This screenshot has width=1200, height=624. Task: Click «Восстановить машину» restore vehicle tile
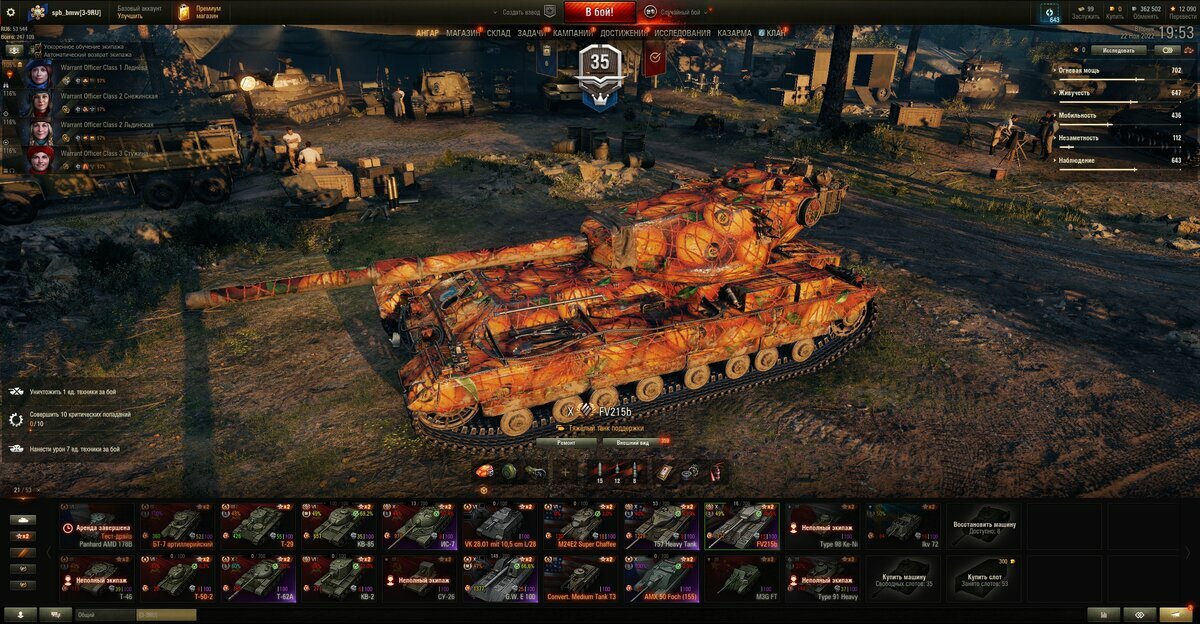[985, 525]
